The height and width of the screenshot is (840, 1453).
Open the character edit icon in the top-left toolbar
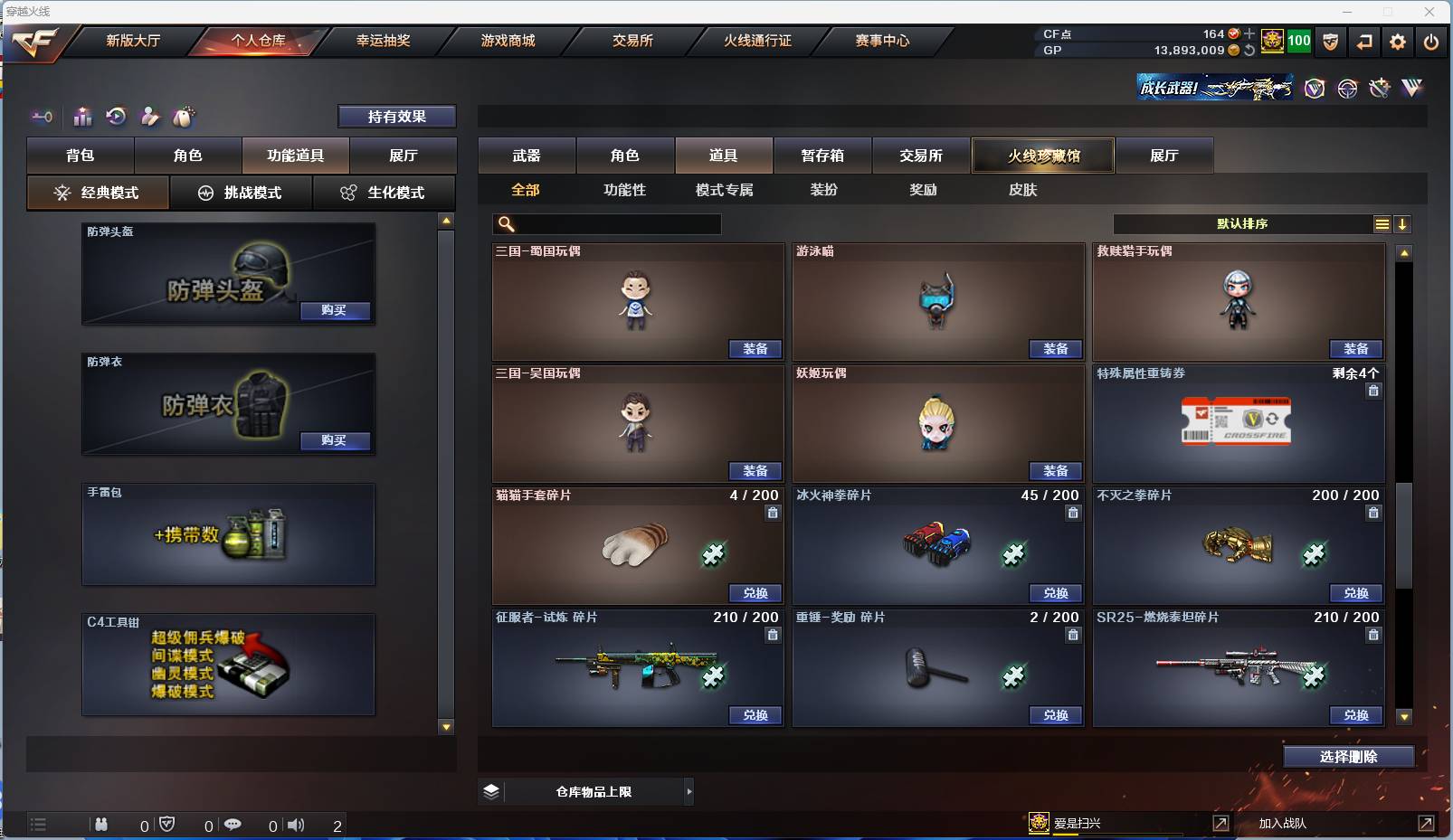point(150,117)
